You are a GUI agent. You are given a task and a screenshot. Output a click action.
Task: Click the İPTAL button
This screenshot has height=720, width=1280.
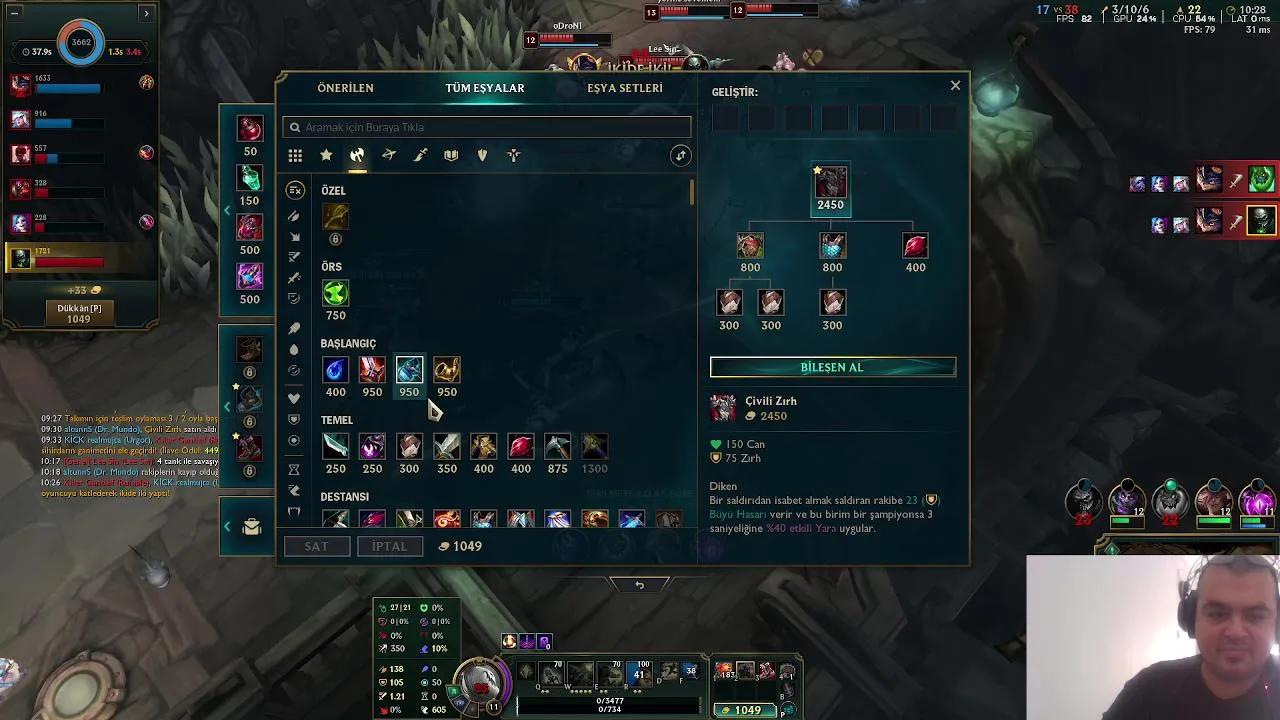pos(389,546)
